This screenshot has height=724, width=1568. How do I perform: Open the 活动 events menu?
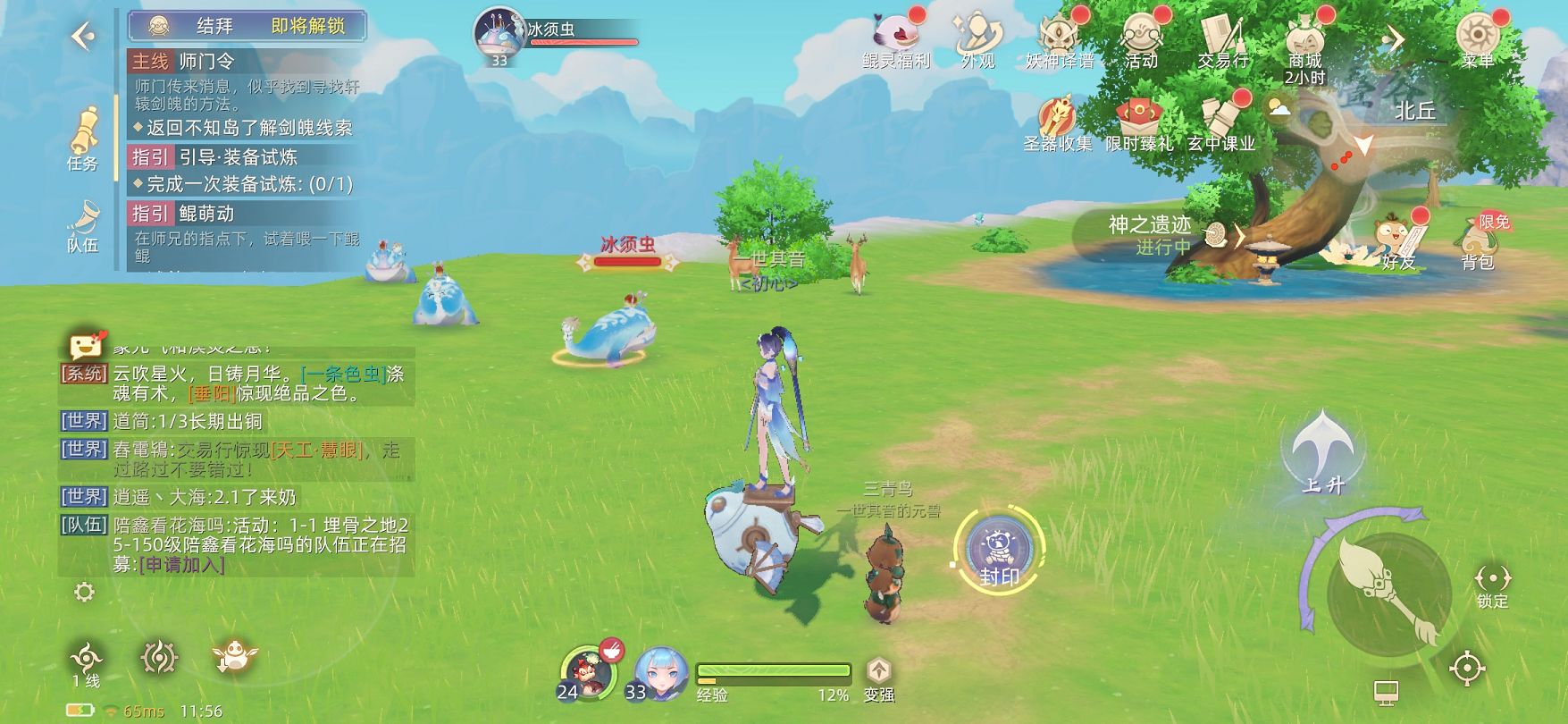[1141, 39]
